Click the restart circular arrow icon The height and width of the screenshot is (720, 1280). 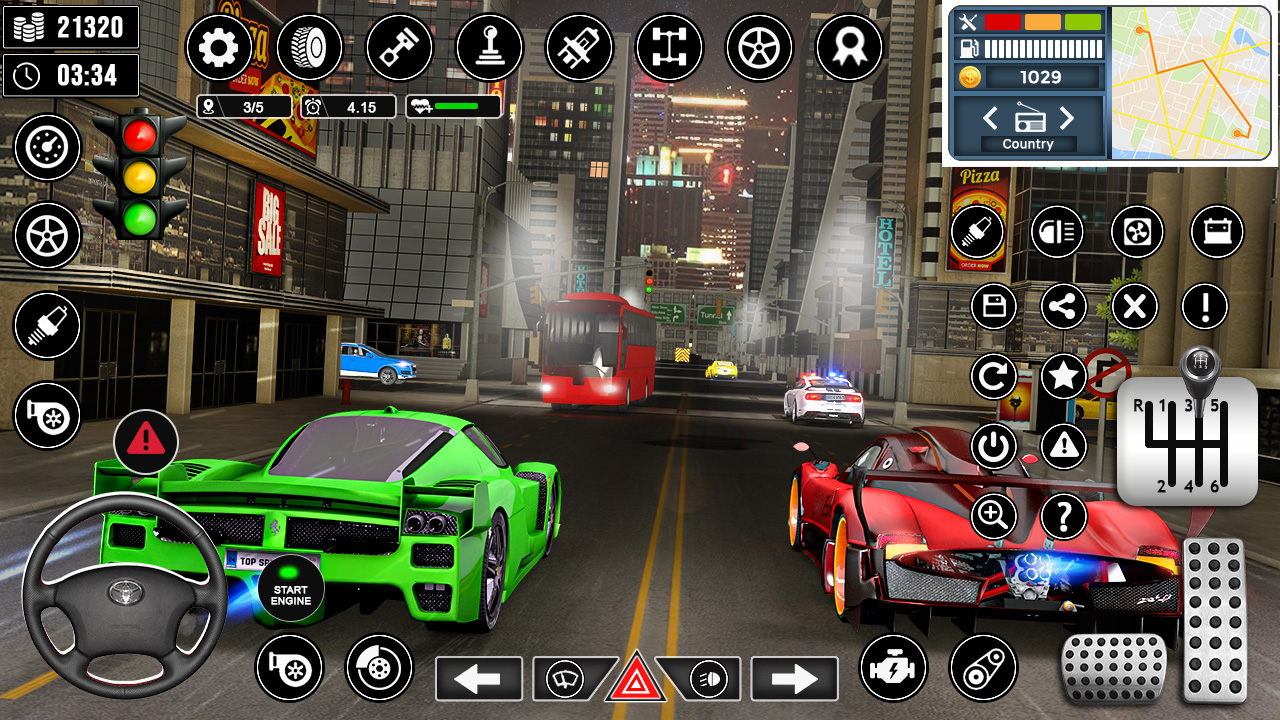tap(993, 376)
